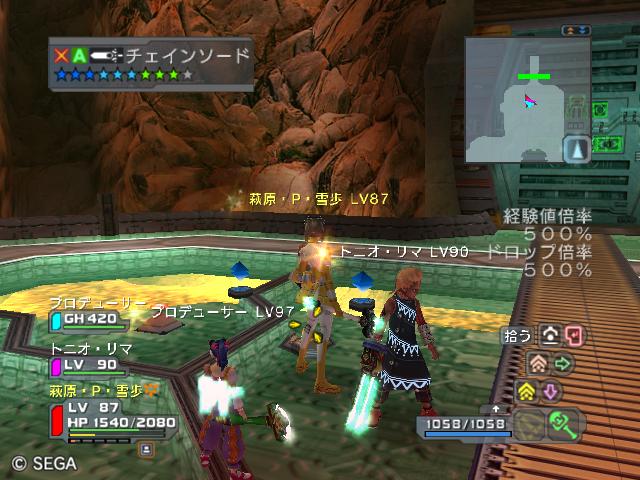640x480 pixels.
Task: Click the minimap compass arrow button
Action: (x=577, y=149)
